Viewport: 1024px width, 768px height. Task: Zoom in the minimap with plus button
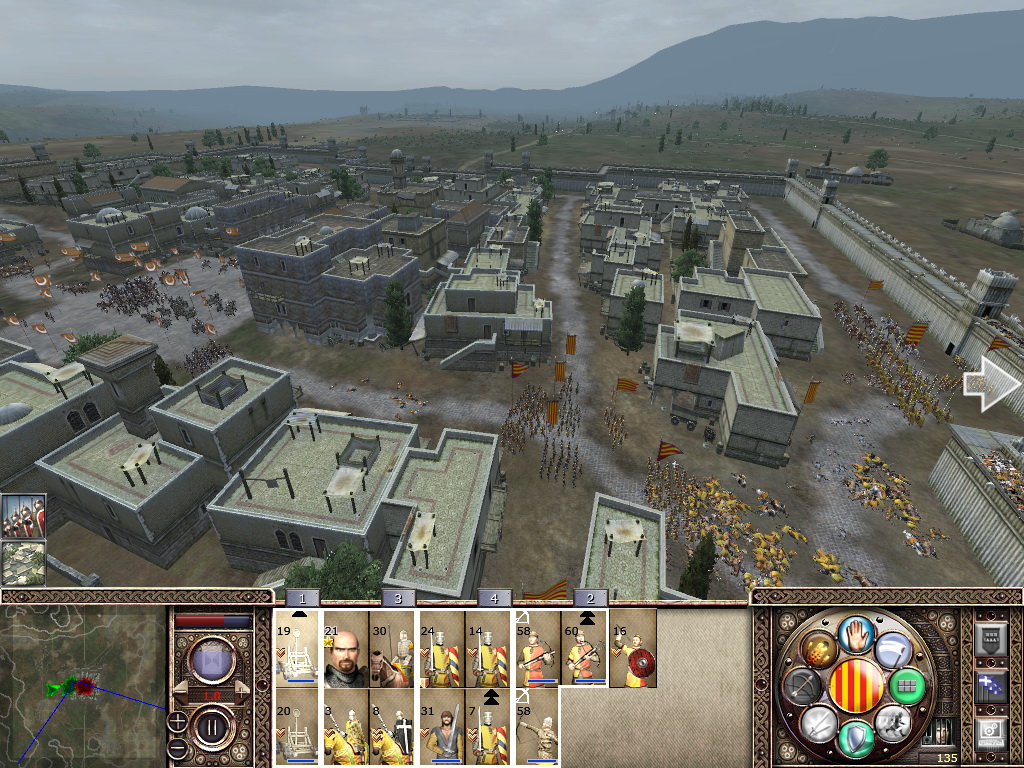[x=177, y=720]
